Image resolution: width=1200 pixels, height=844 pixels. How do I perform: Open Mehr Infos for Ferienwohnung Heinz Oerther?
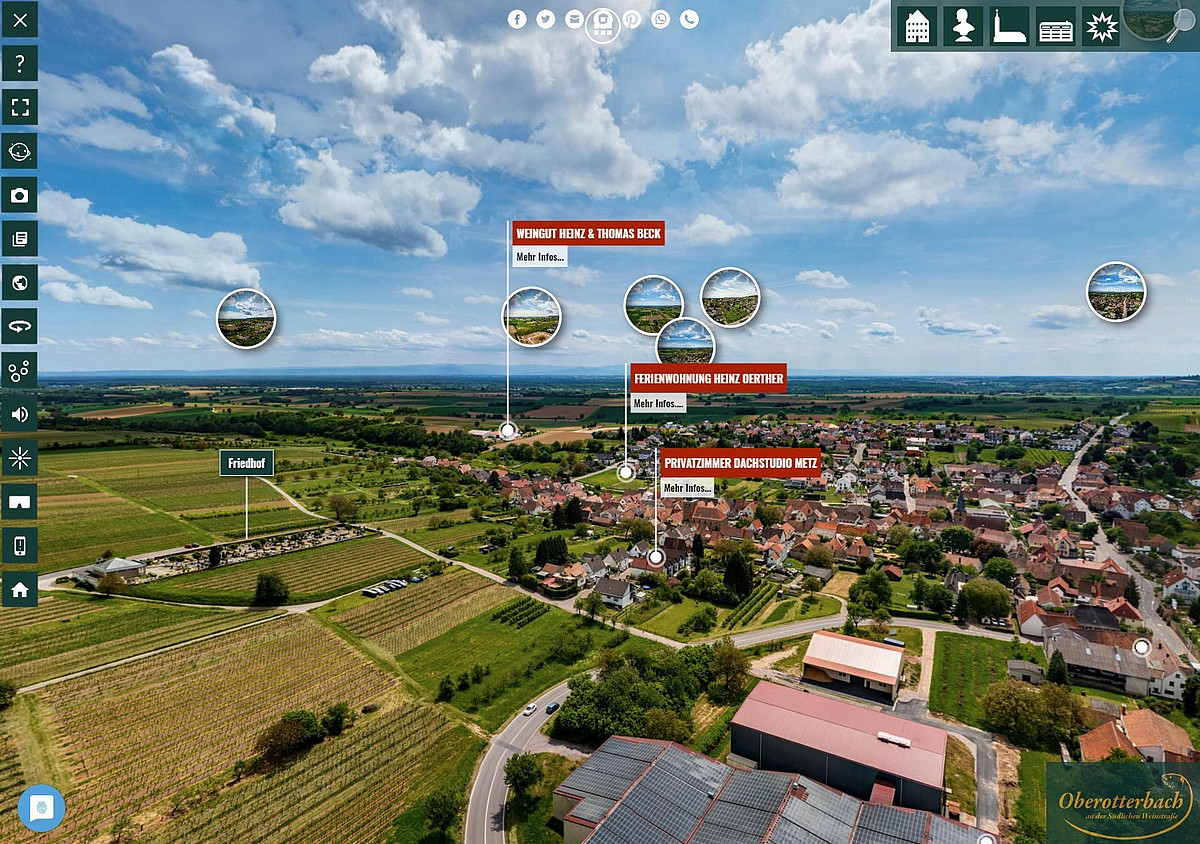coord(658,403)
